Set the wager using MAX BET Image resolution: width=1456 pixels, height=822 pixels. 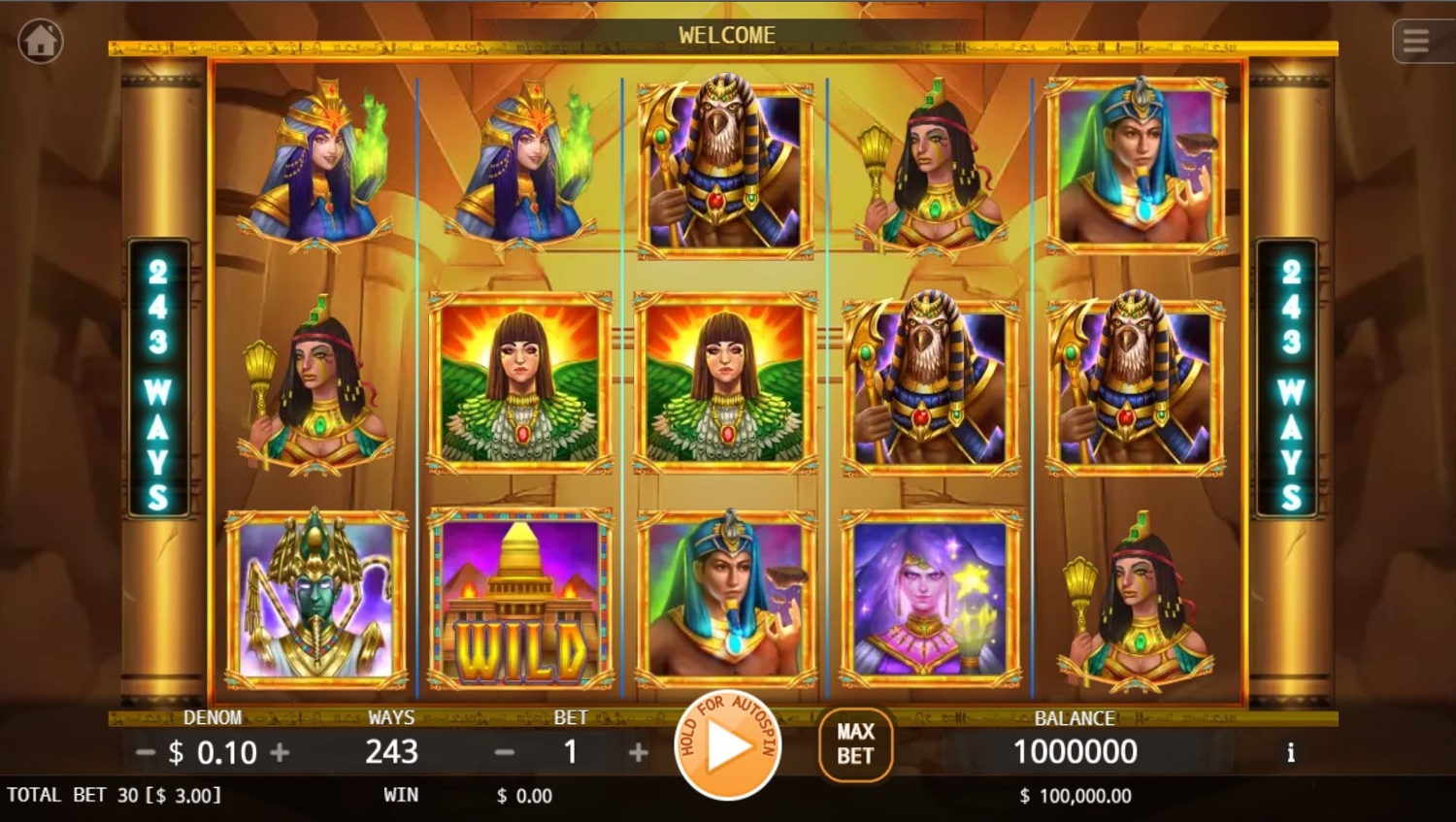click(855, 744)
